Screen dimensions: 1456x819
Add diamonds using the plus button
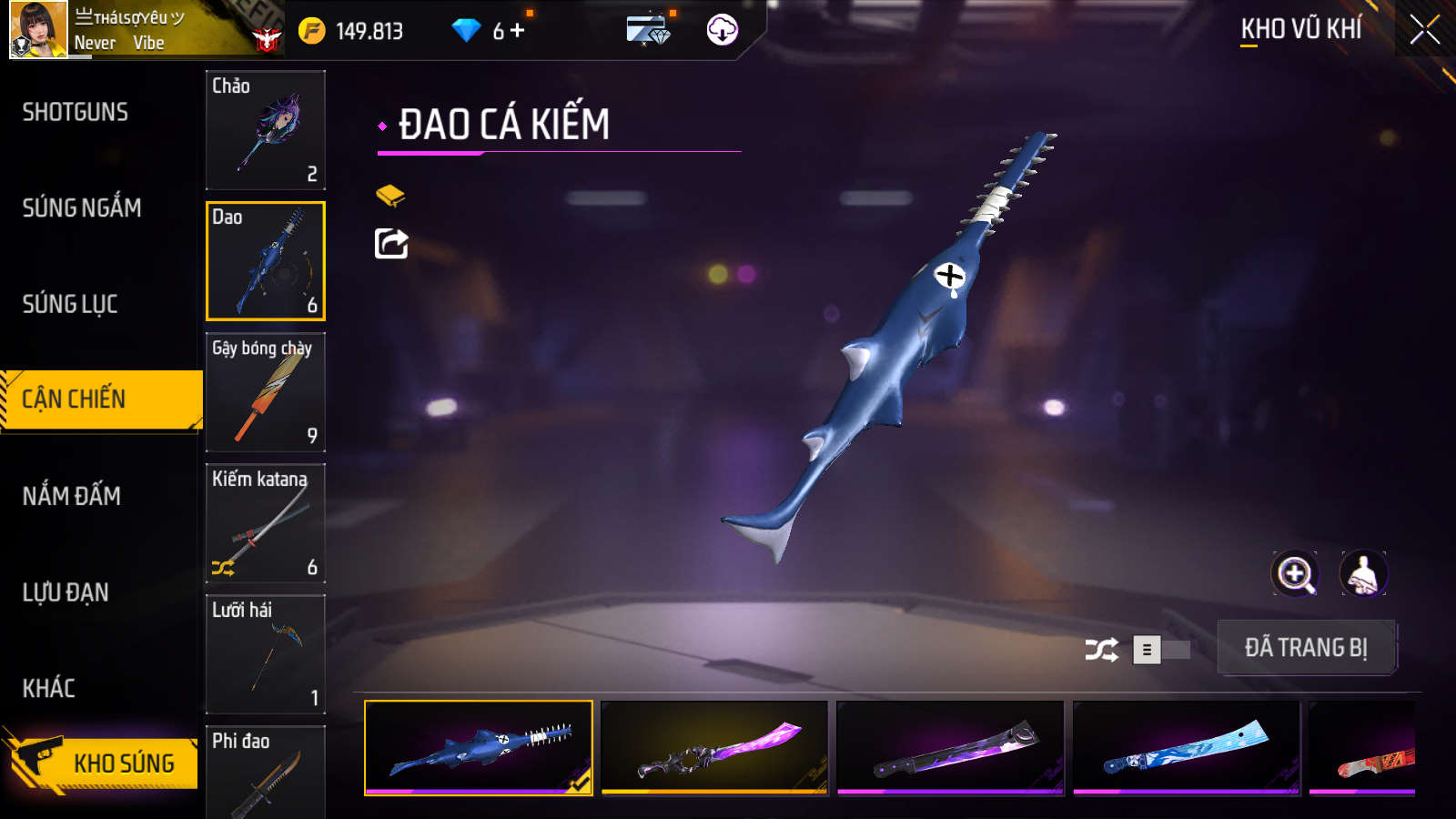pyautogui.click(x=518, y=31)
